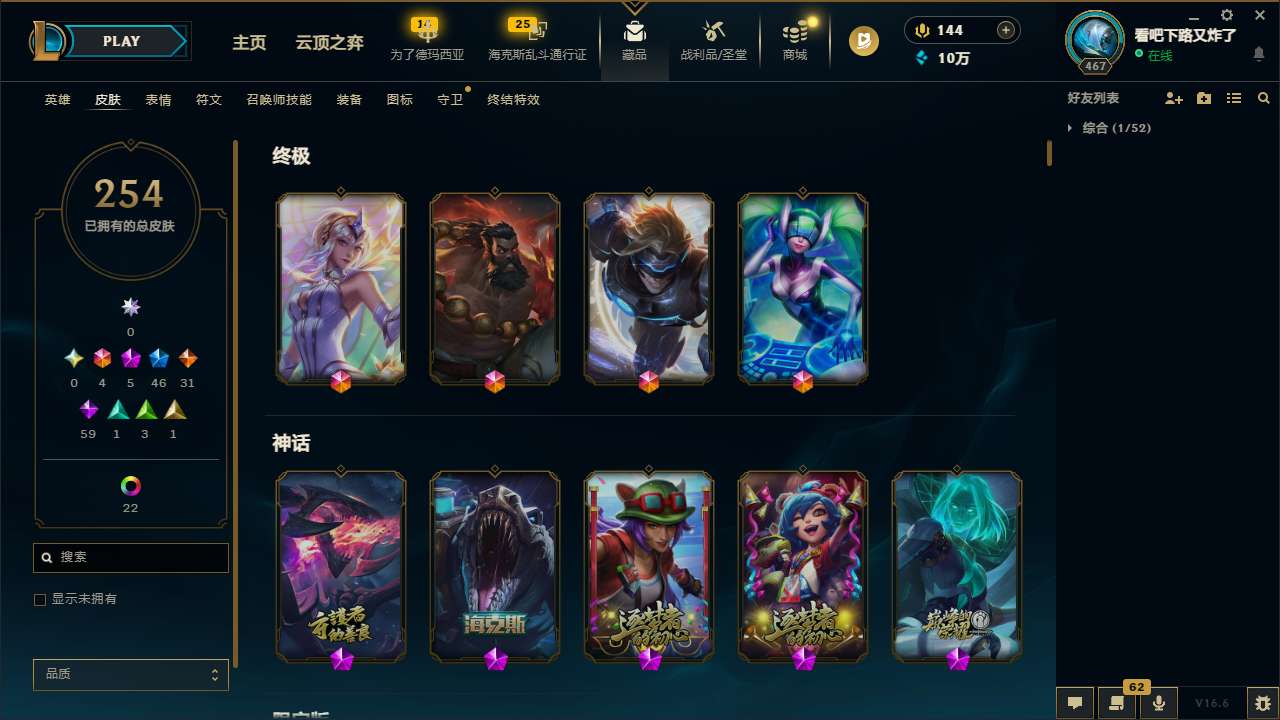Open the missions icon showing 62
The image size is (1280, 720).
pyautogui.click(x=1117, y=702)
